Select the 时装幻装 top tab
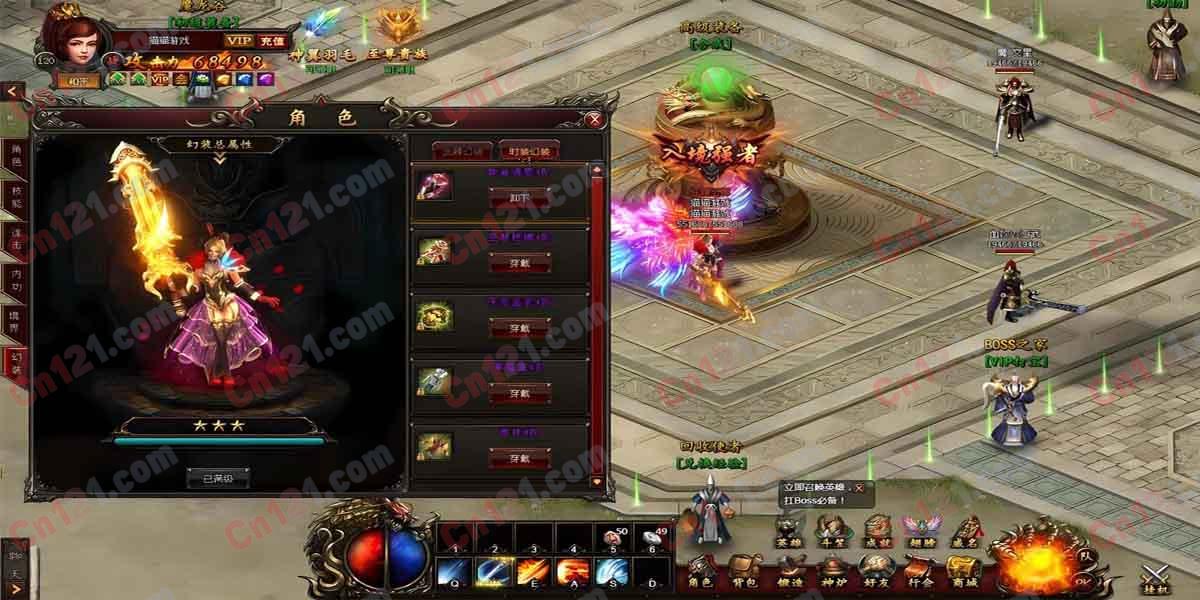Viewport: 1200px width, 600px height. click(529, 151)
